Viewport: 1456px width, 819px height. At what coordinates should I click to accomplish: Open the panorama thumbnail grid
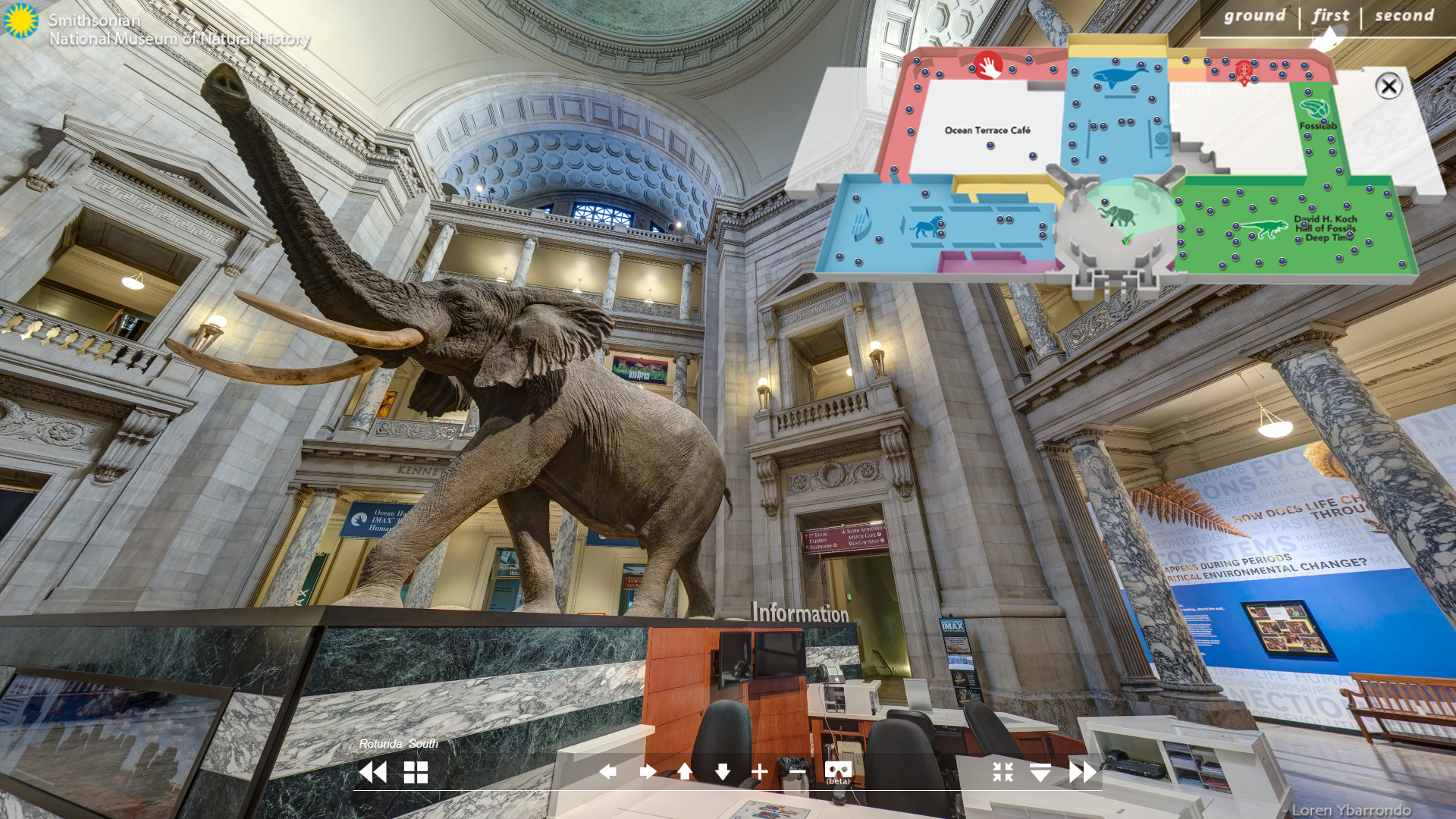[416, 772]
